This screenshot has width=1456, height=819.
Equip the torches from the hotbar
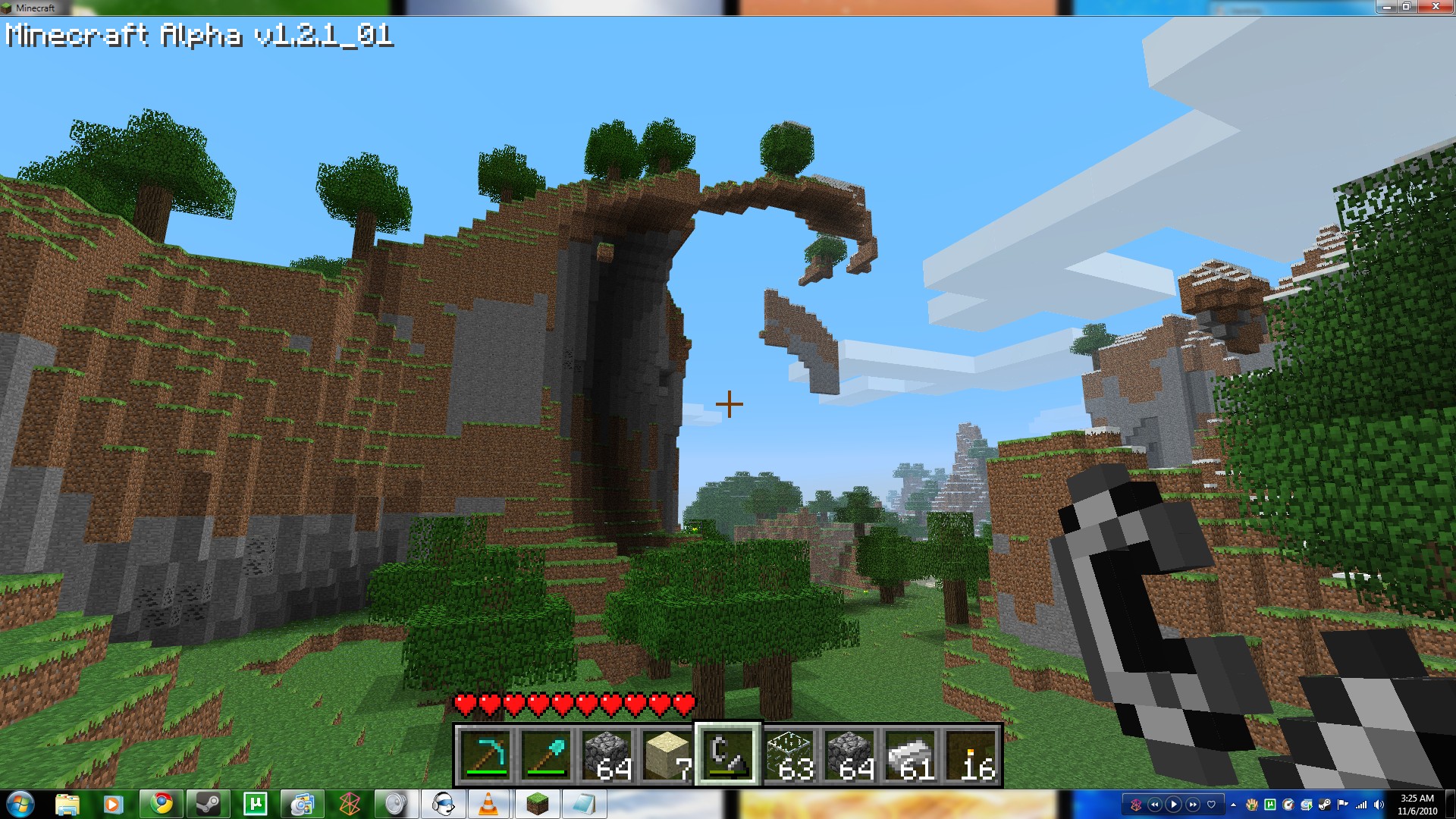click(971, 755)
